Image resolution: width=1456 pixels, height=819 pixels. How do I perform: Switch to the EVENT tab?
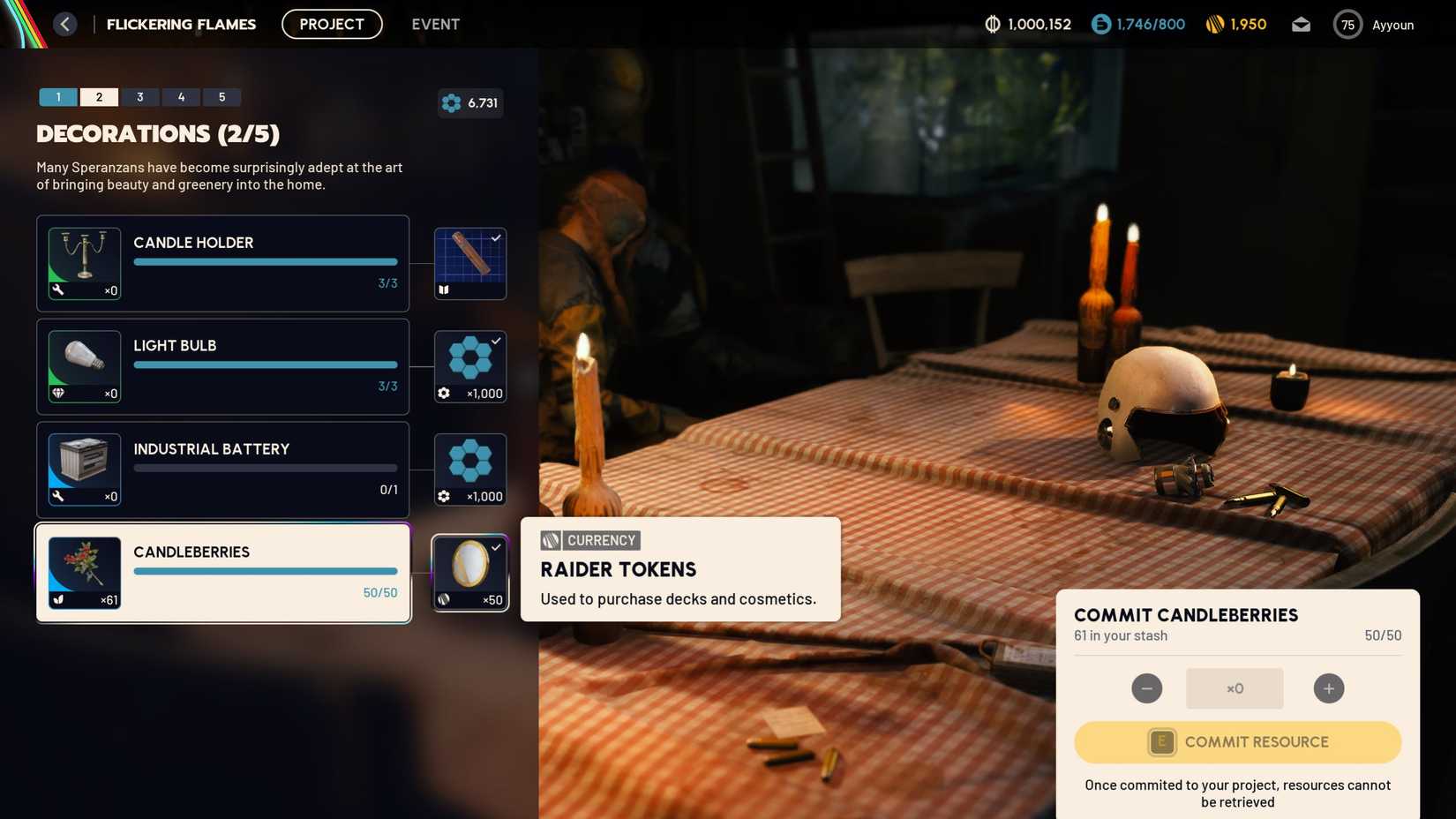click(x=435, y=24)
